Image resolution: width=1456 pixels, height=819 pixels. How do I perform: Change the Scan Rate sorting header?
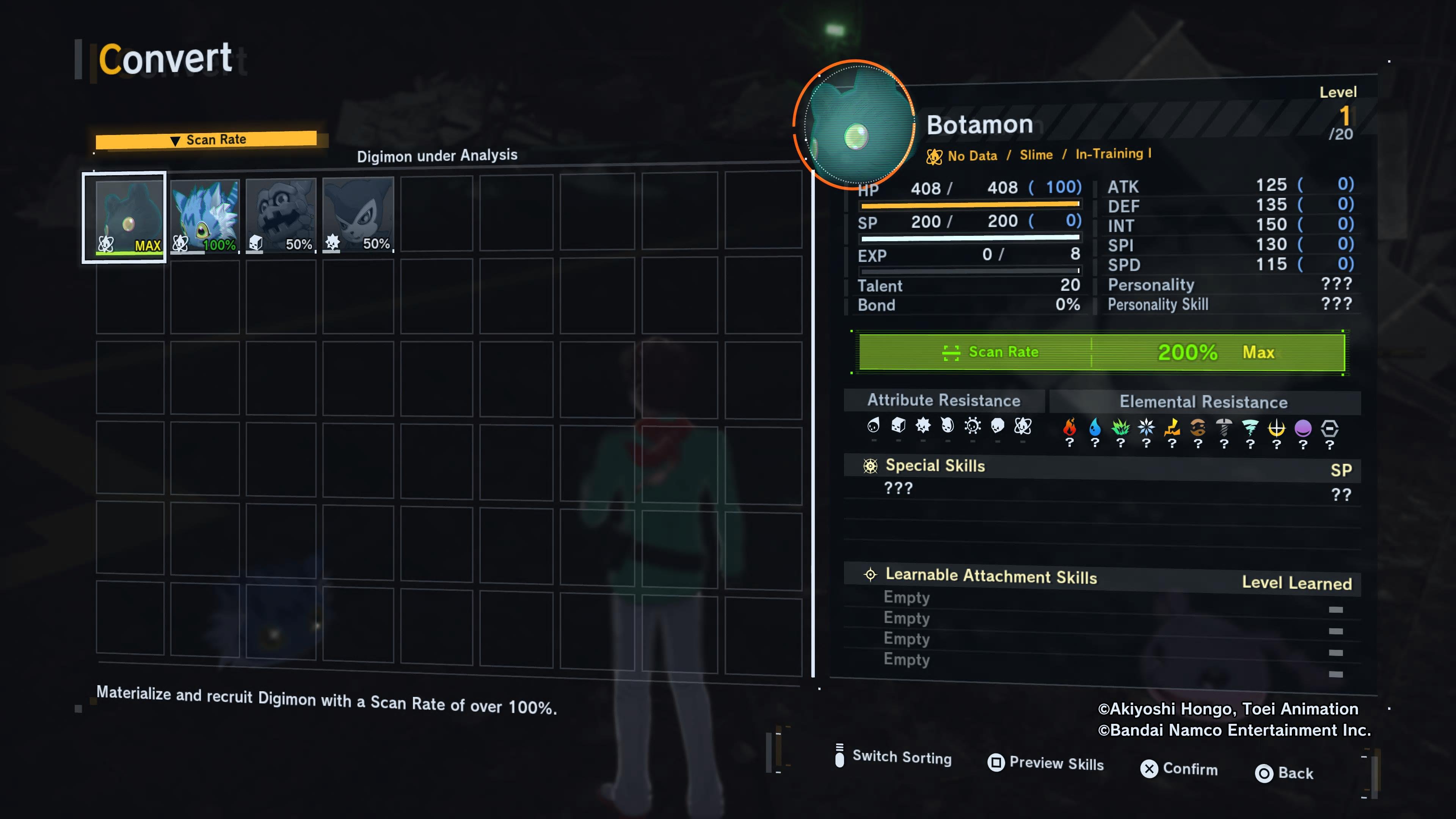pyautogui.click(x=207, y=140)
